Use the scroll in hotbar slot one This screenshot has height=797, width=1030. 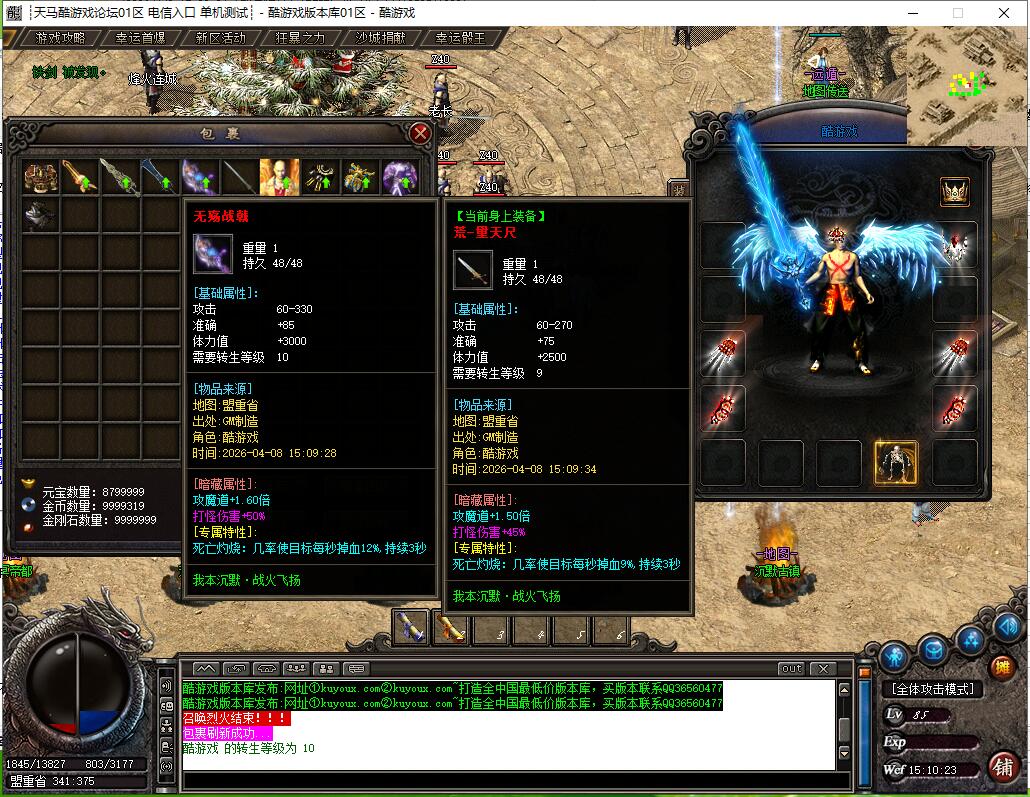tap(410, 628)
